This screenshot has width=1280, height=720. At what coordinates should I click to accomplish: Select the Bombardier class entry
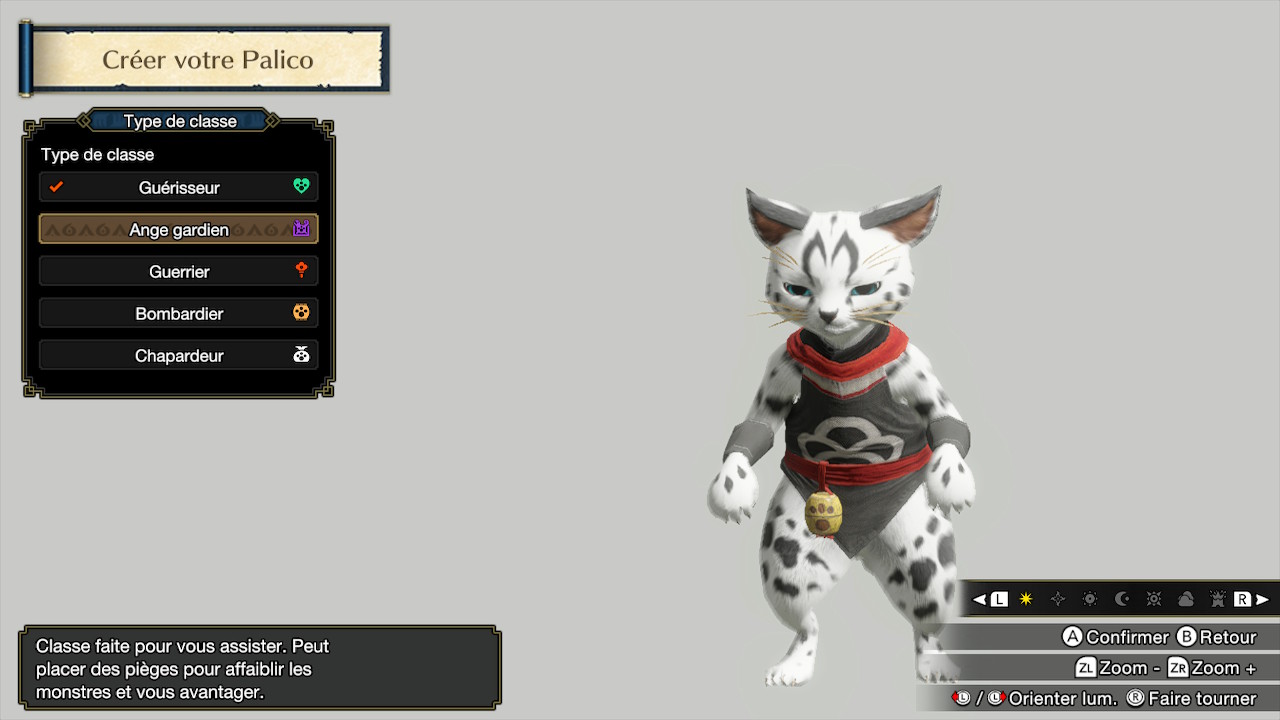(179, 313)
